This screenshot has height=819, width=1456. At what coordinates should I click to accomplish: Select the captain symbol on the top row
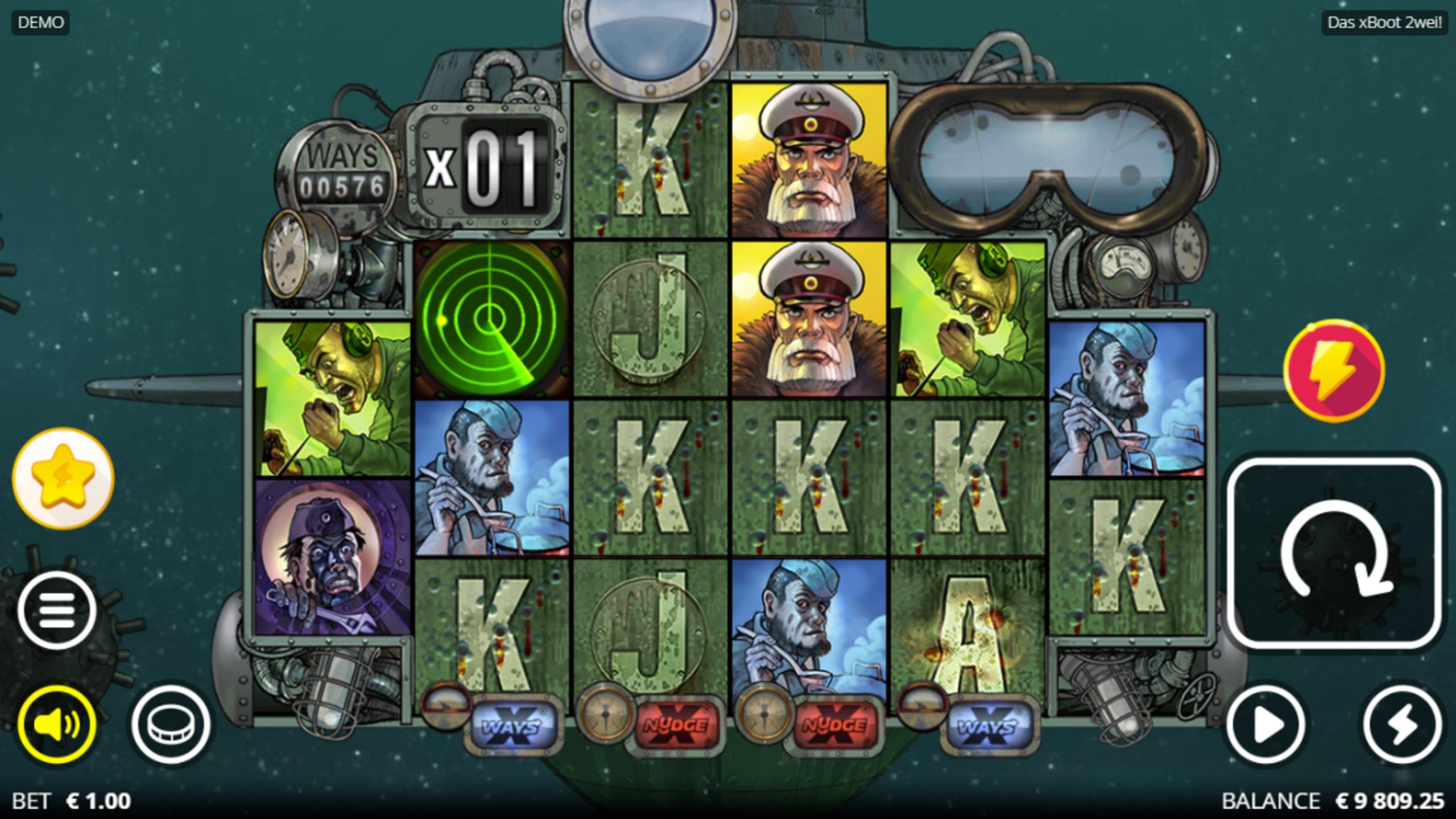point(808,159)
